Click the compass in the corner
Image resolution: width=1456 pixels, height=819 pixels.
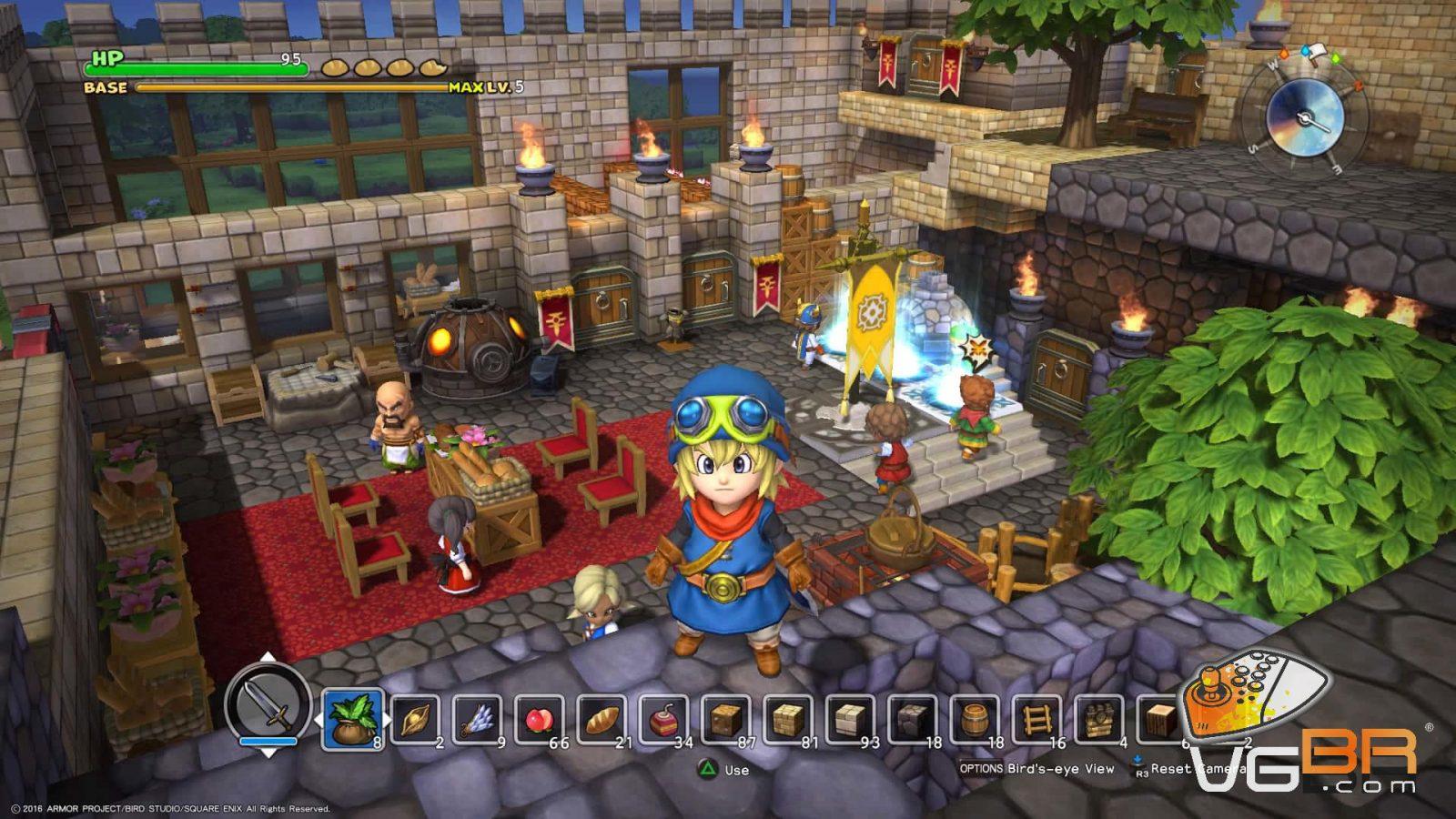pos(1305,116)
